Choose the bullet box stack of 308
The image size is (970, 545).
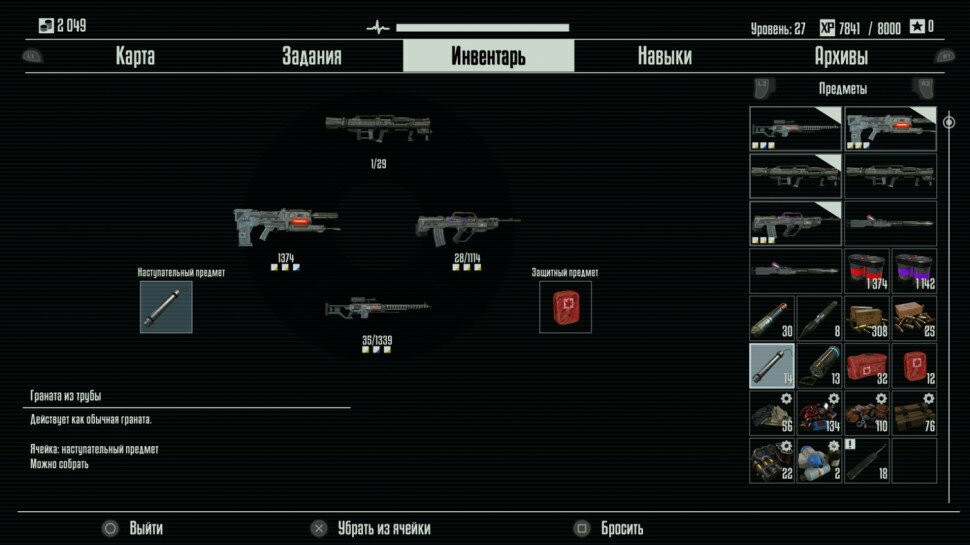867,318
